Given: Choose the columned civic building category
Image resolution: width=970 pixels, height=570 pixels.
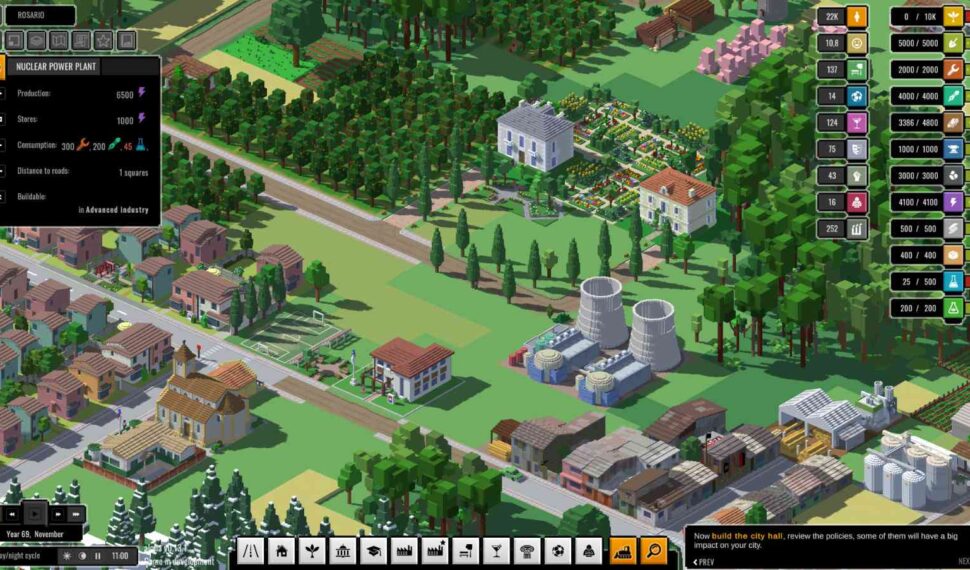Looking at the screenshot, I should (x=343, y=550).
